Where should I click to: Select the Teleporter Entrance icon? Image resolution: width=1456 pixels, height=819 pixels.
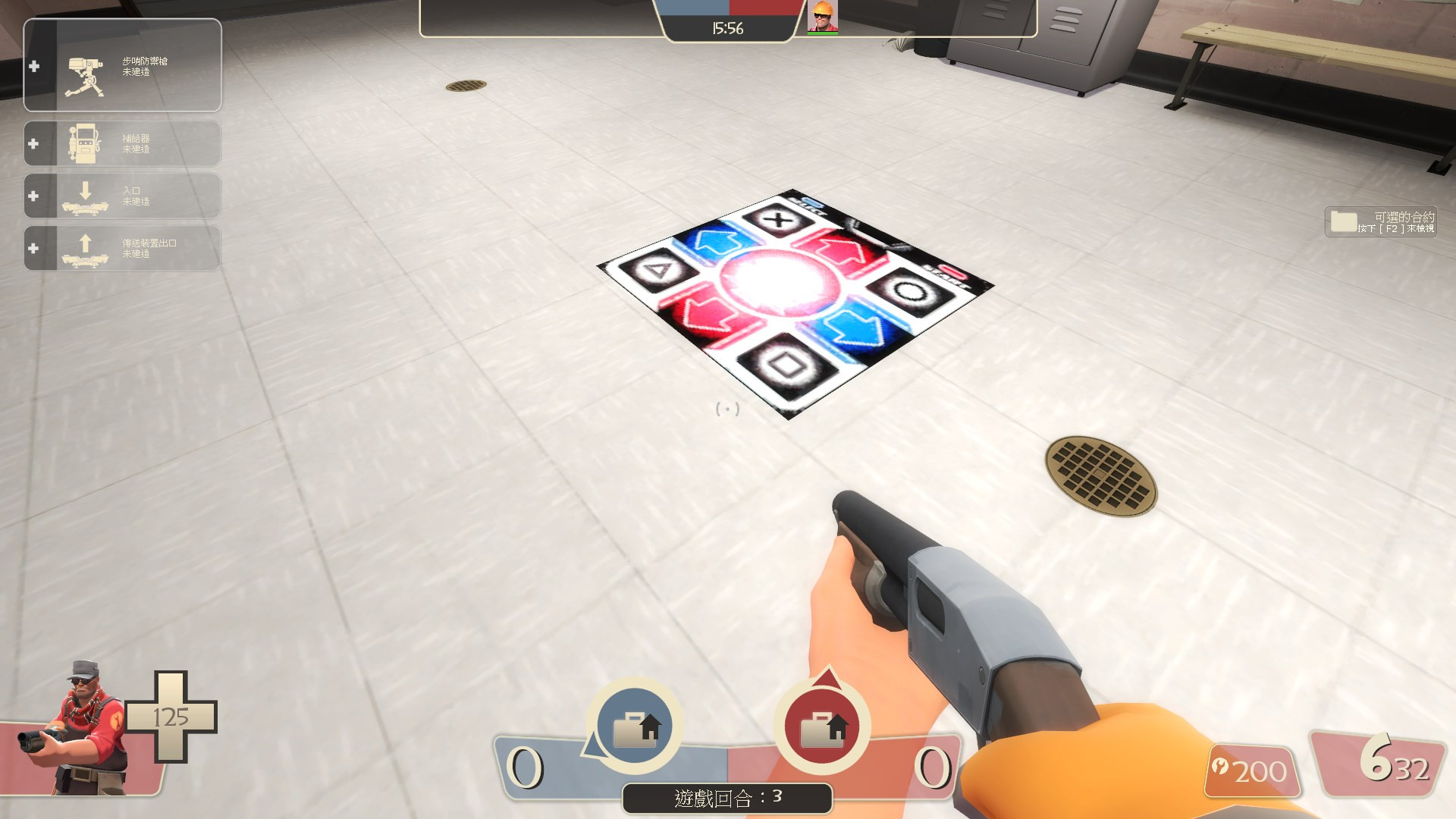pos(85,194)
